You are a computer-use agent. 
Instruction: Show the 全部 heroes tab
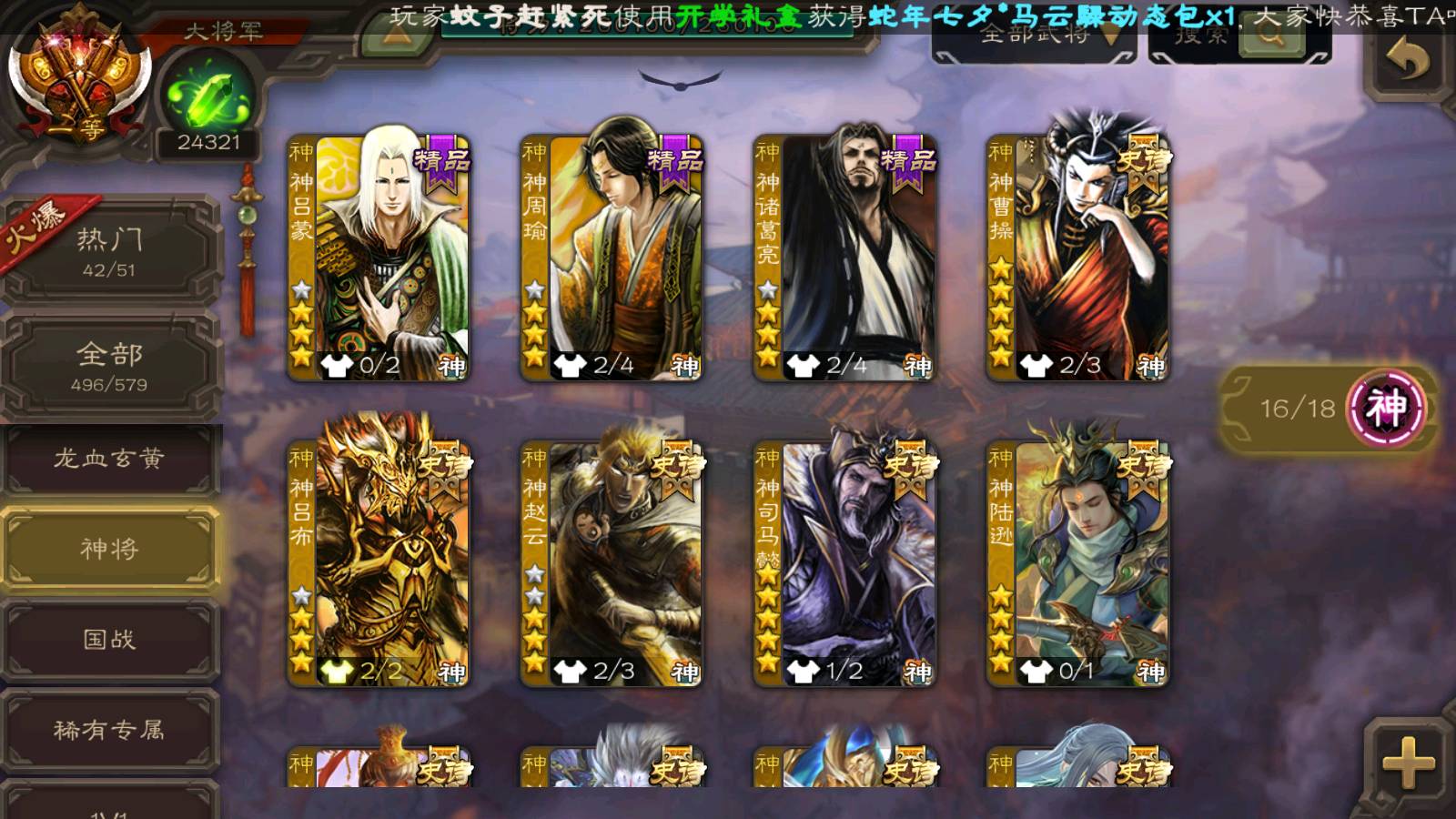click(109, 366)
